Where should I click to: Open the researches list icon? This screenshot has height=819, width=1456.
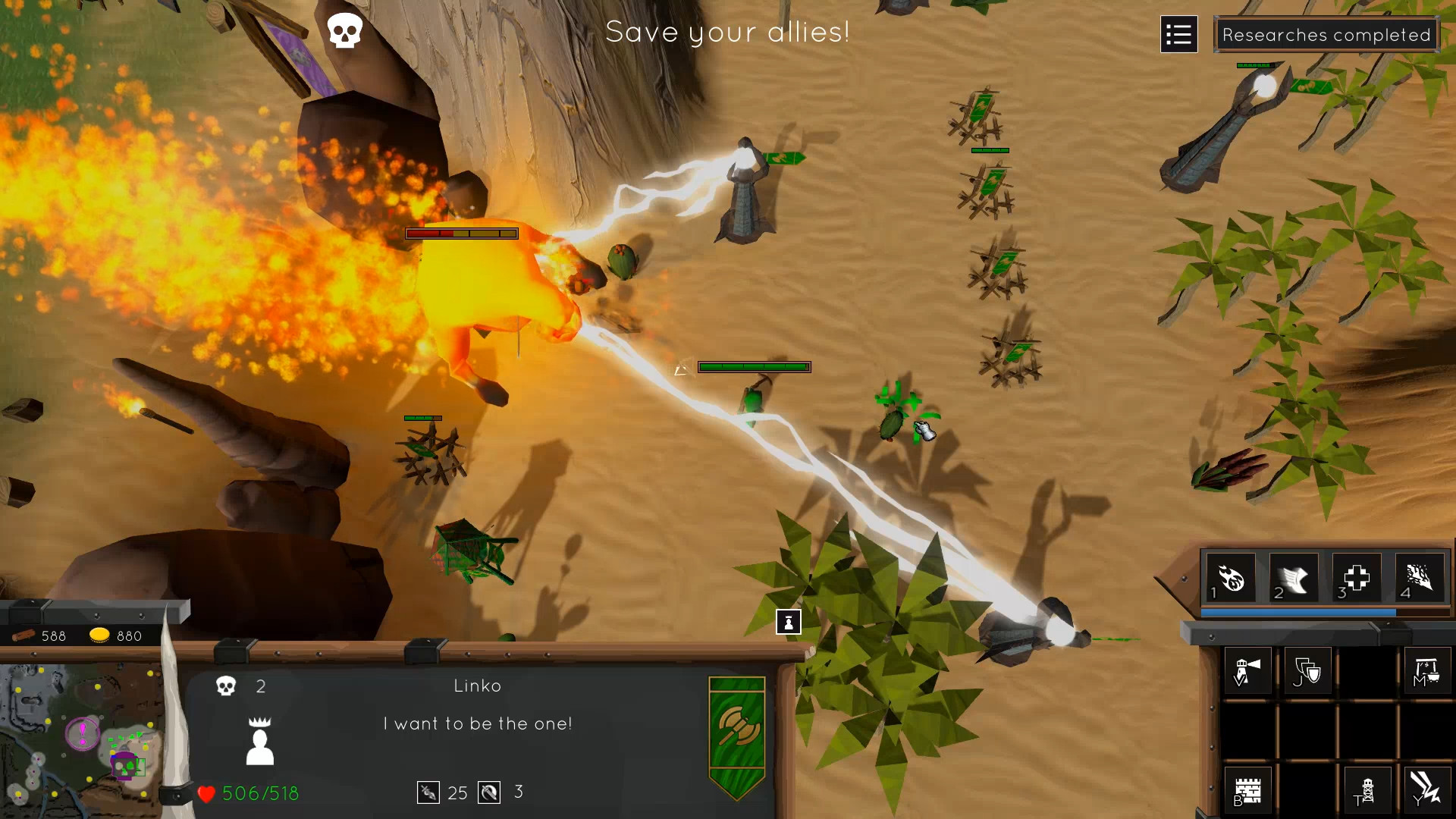tap(1178, 34)
